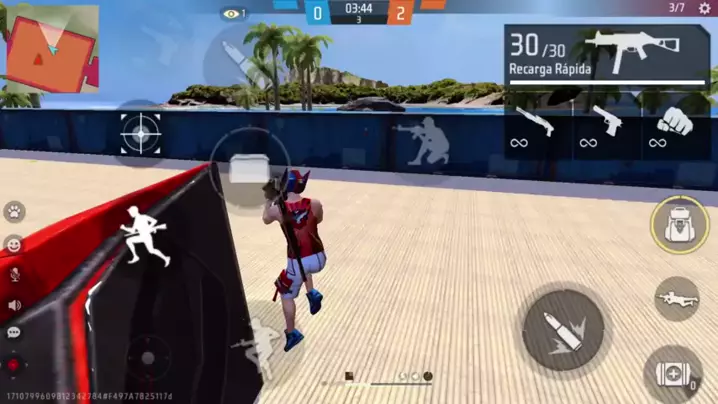Viewport: 718px width, 404px height.
Task: Open settings with the gear icon
Action: point(704,8)
